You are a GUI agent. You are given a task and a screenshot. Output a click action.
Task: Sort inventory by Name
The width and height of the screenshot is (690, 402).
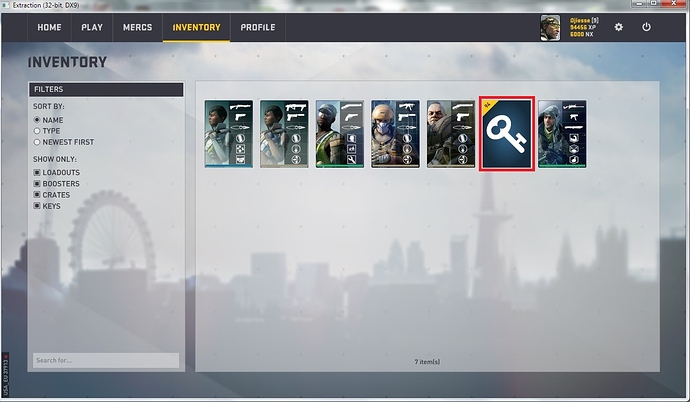click(38, 120)
